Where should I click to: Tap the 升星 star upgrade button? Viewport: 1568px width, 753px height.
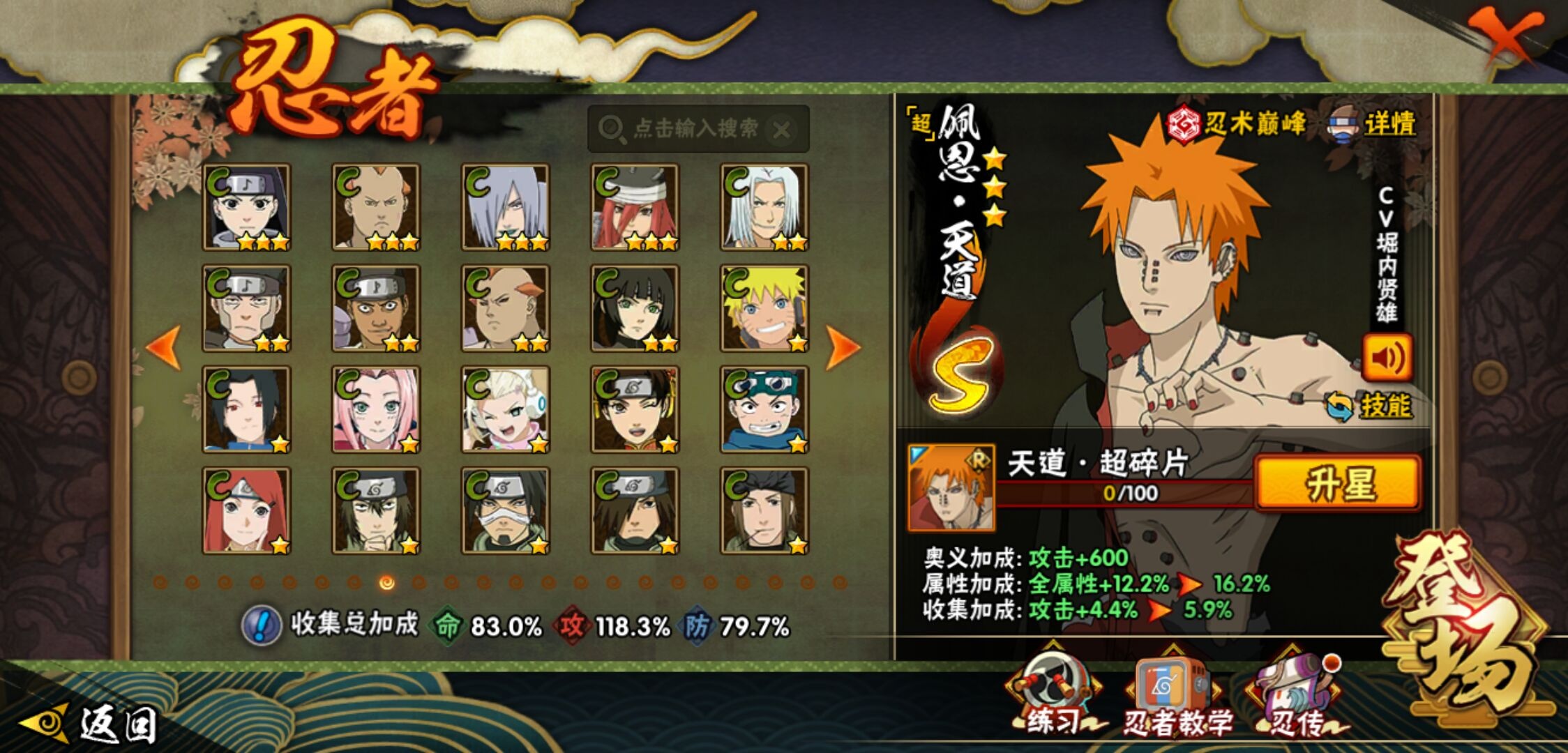1337,483
